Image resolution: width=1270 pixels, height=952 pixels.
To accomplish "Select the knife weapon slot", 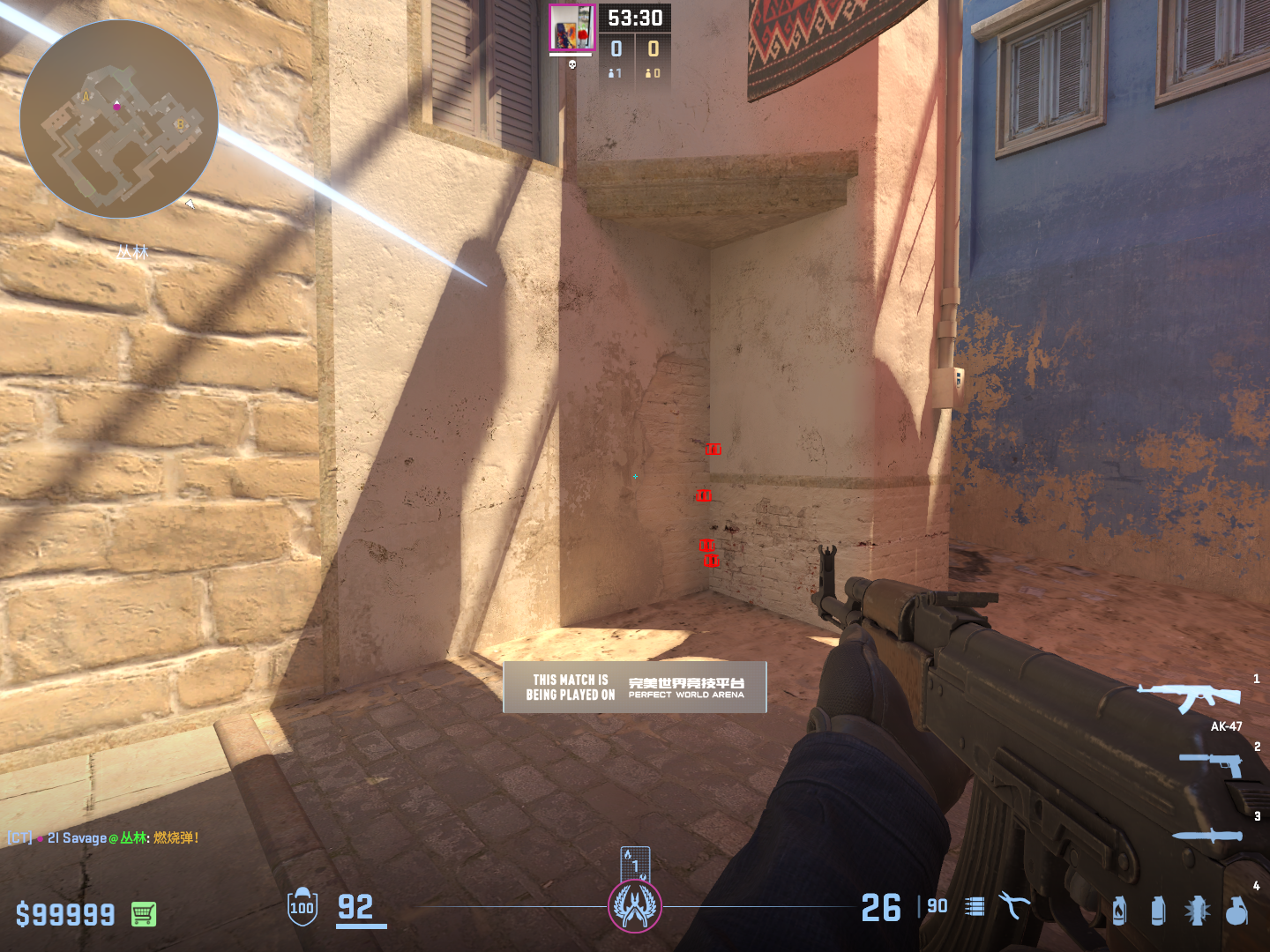I will [x=1206, y=835].
